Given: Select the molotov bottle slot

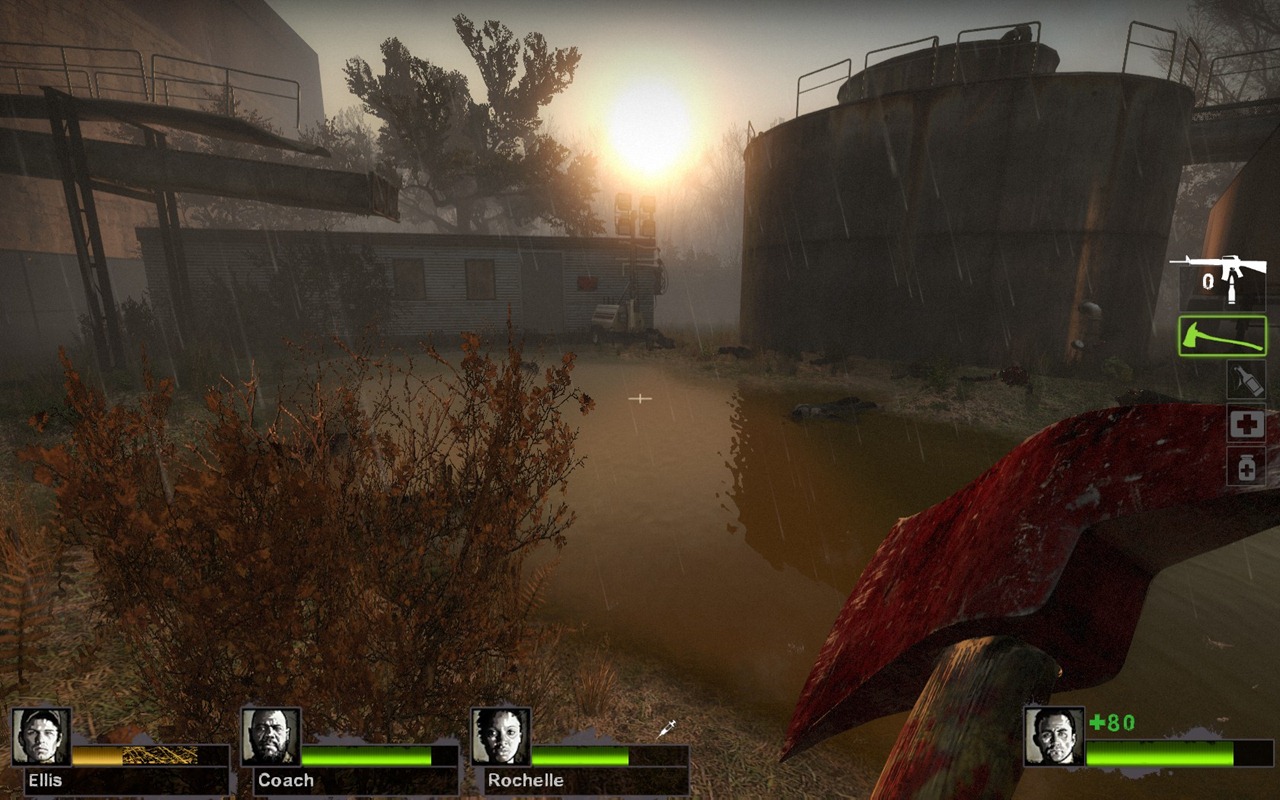Looking at the screenshot, I should [x=1246, y=380].
